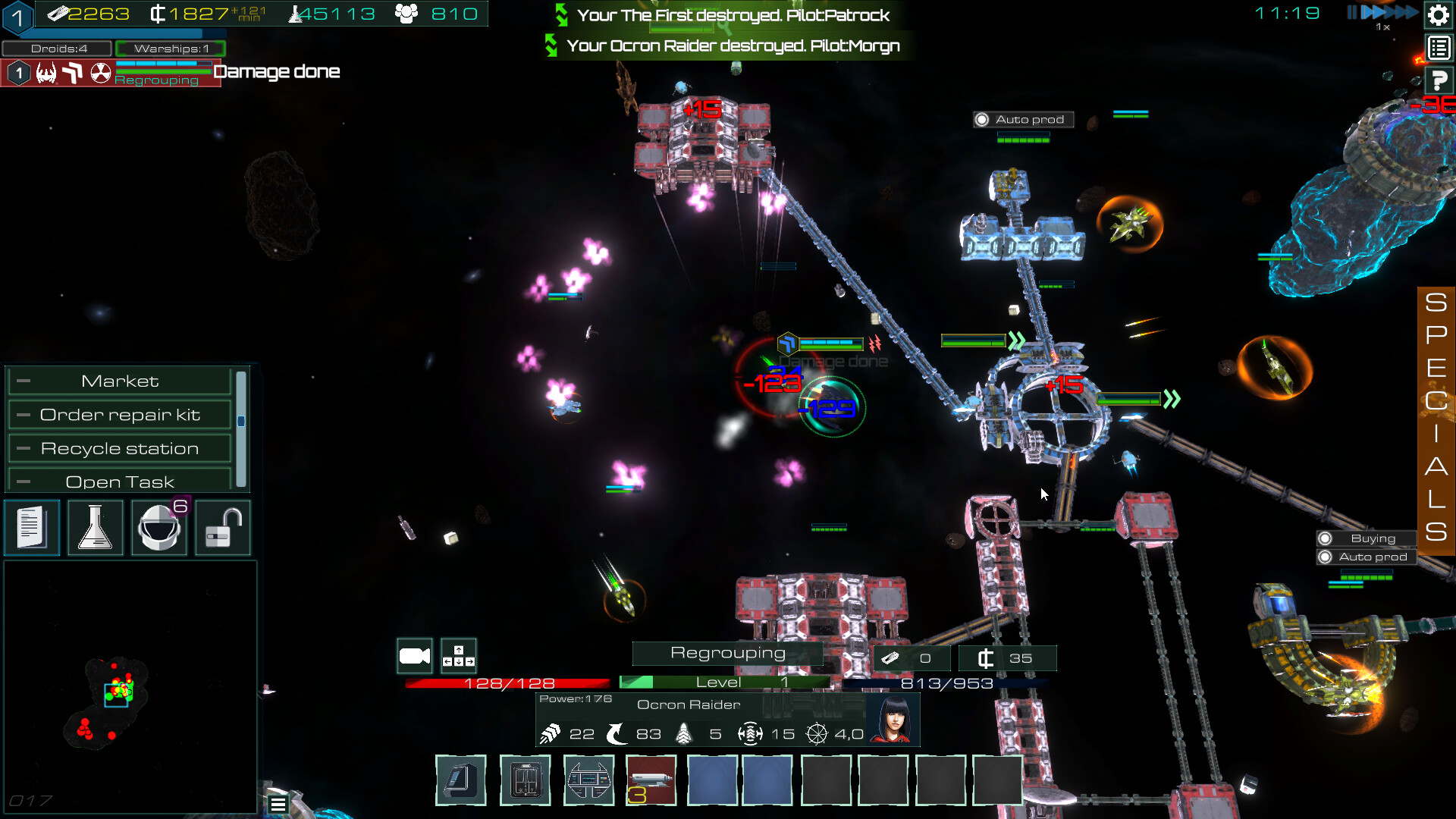Open the settings gear icon
1456x819 pixels.
coord(1438,15)
